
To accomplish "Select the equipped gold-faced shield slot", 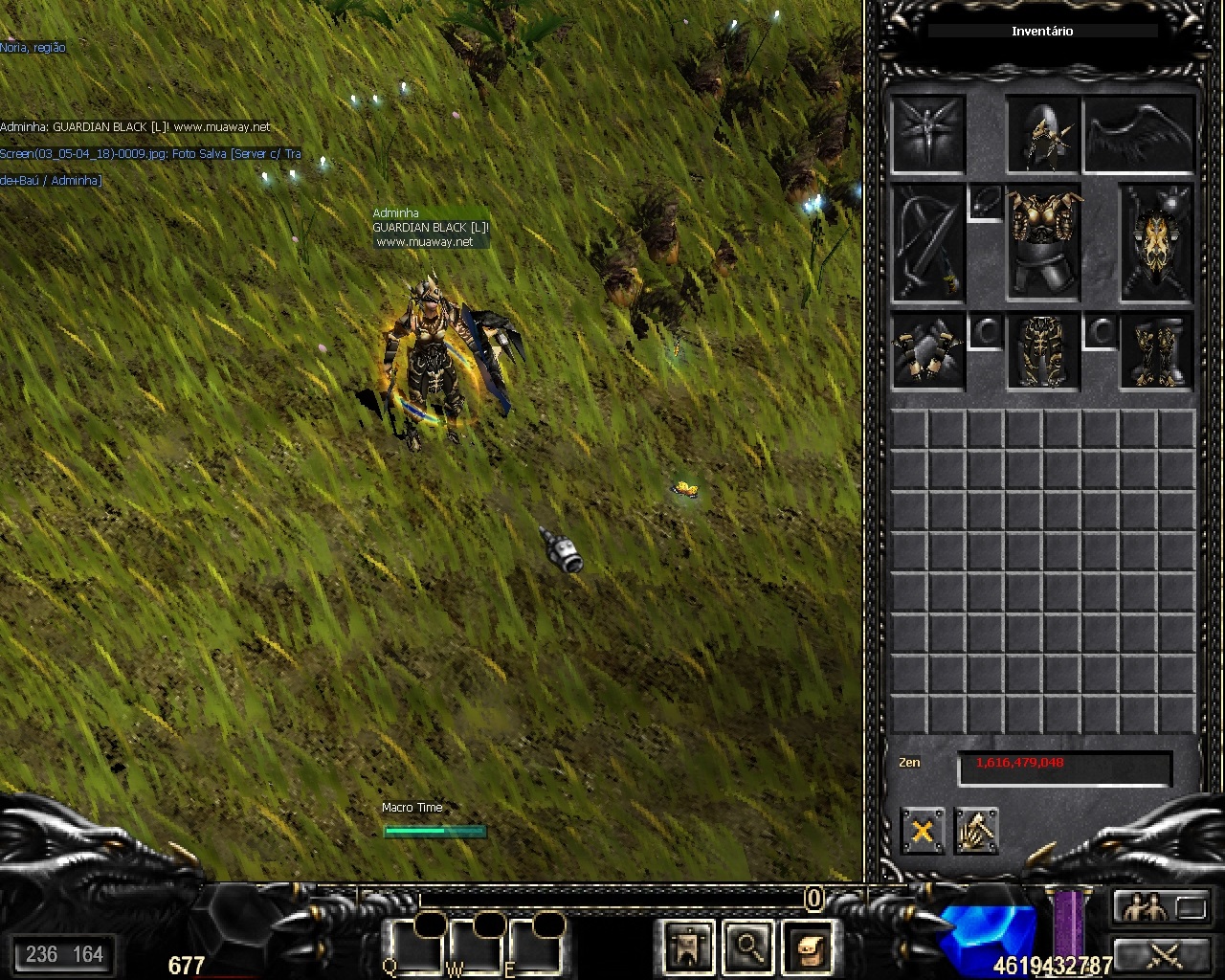I will [x=1157, y=243].
